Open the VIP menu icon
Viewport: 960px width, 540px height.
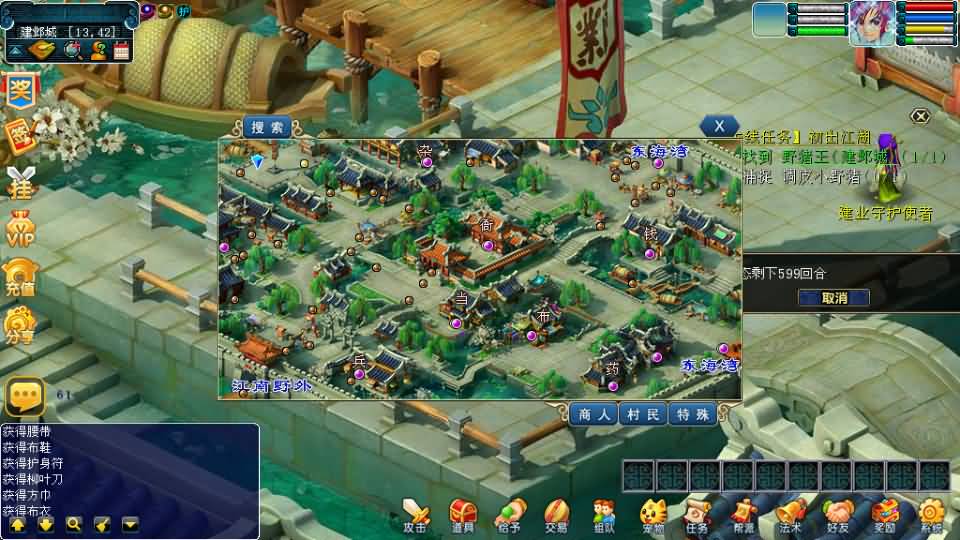click(x=20, y=230)
